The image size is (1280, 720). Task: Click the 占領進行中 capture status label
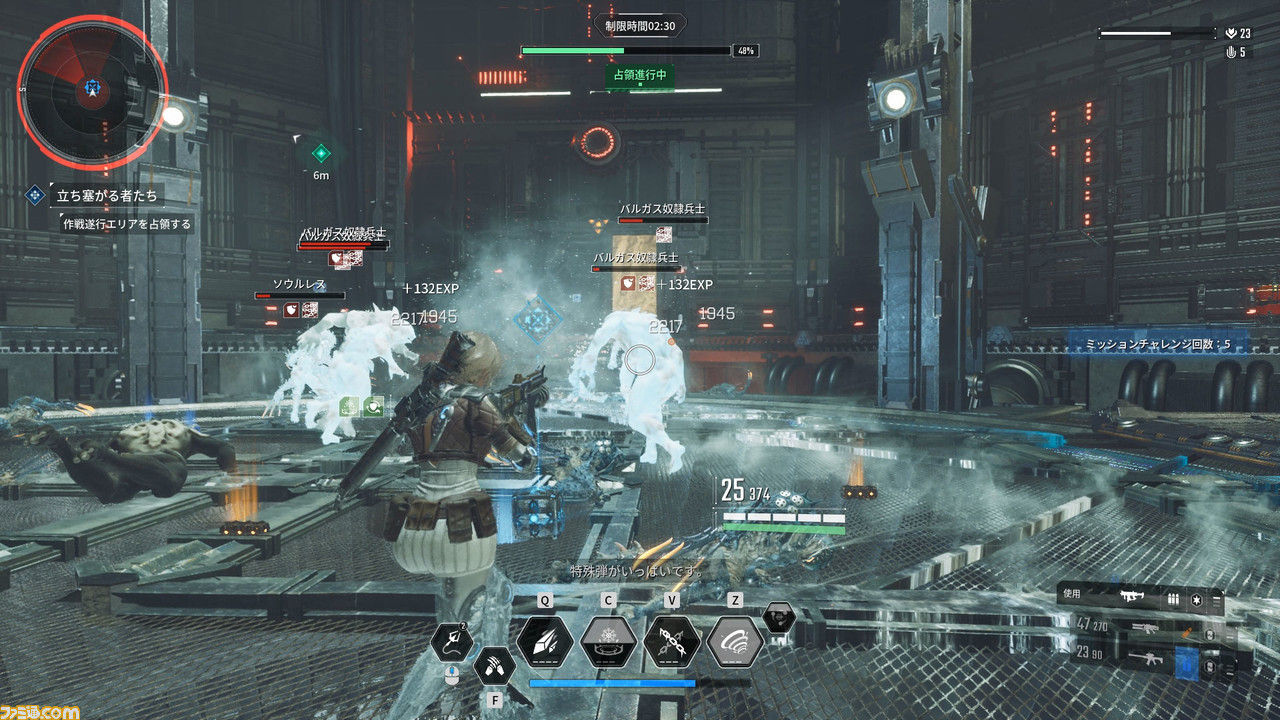(x=640, y=75)
